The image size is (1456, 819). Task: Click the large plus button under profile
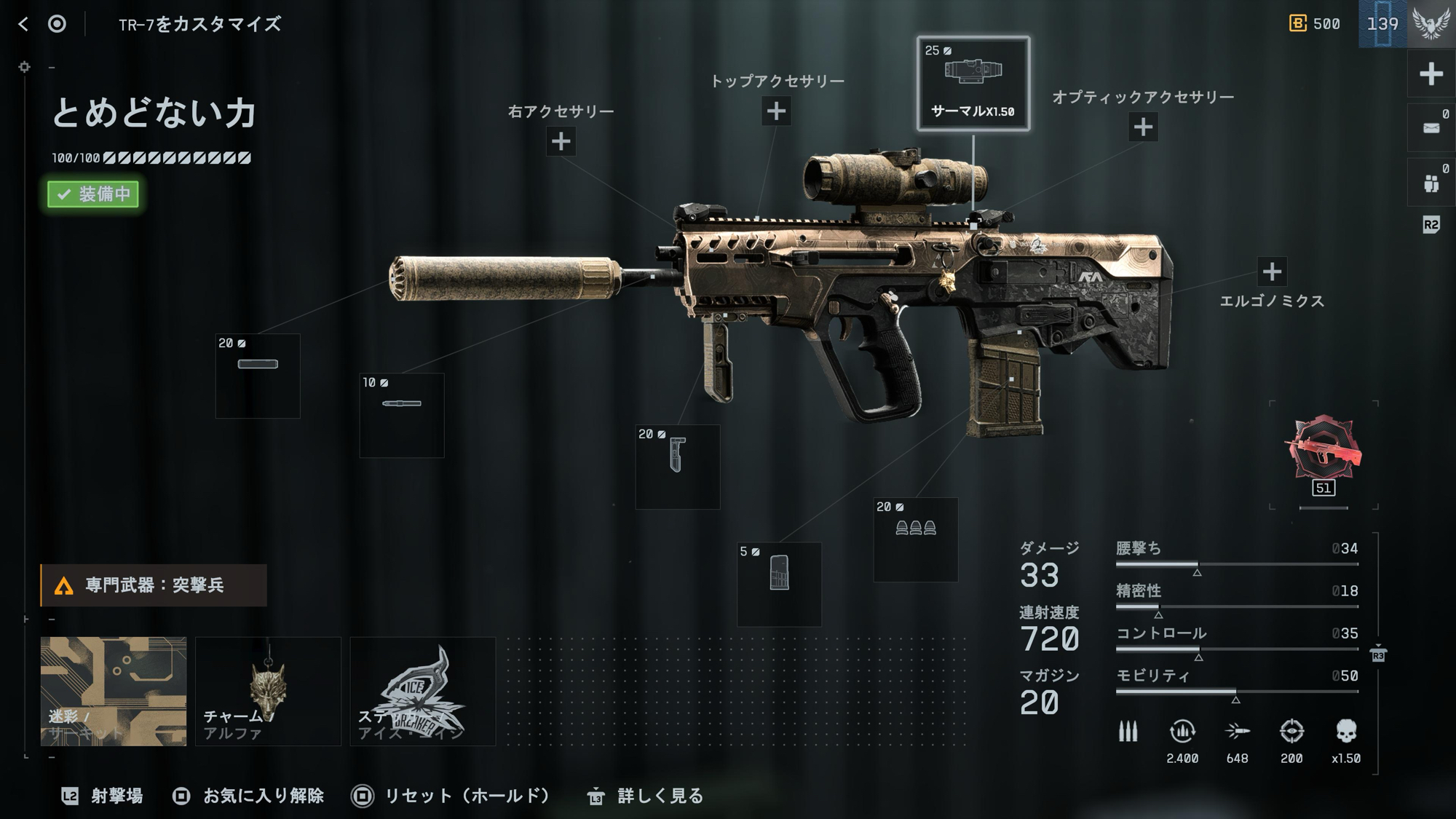[x=1431, y=74]
